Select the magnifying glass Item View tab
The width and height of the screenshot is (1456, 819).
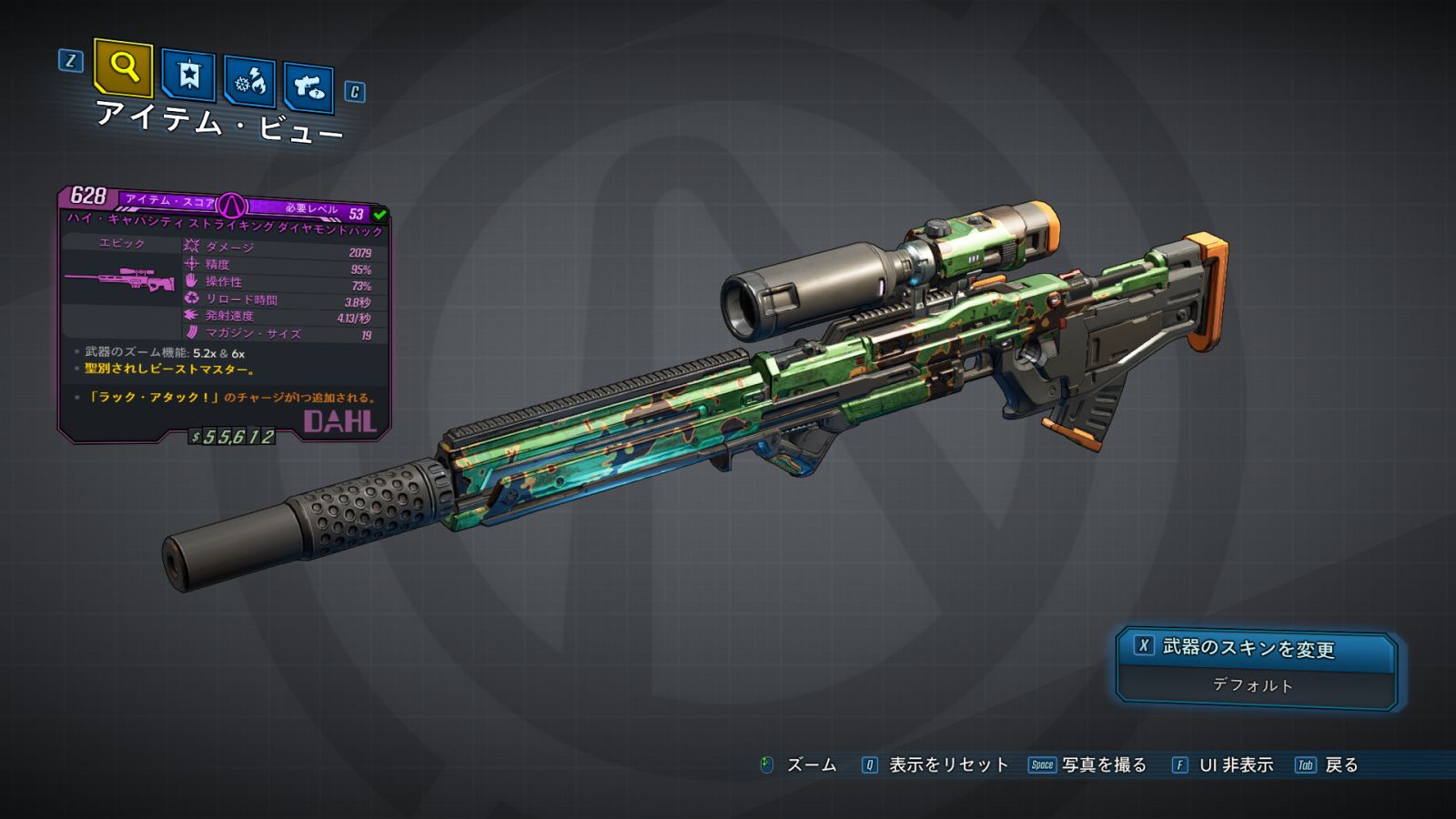click(123, 68)
